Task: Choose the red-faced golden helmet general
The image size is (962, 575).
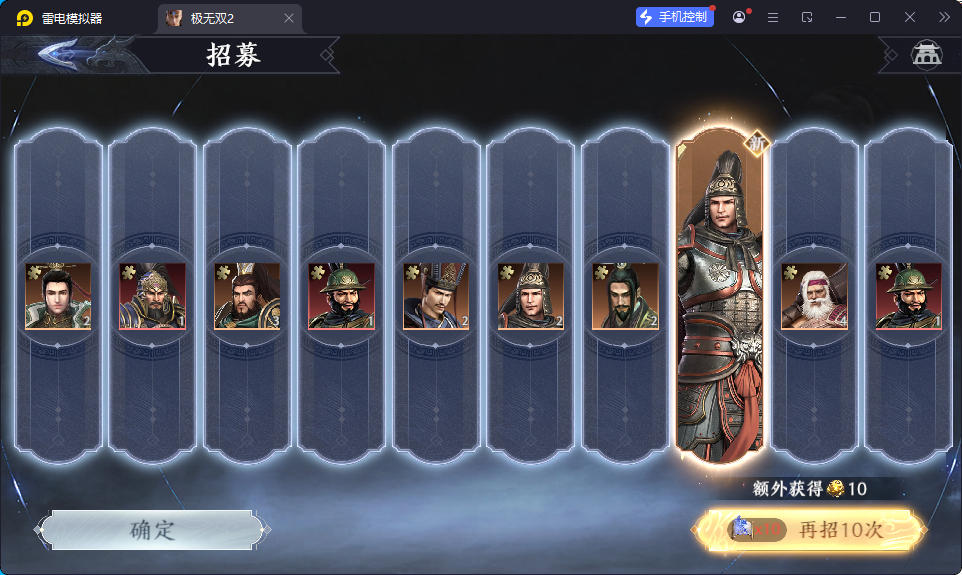Action: (152, 296)
